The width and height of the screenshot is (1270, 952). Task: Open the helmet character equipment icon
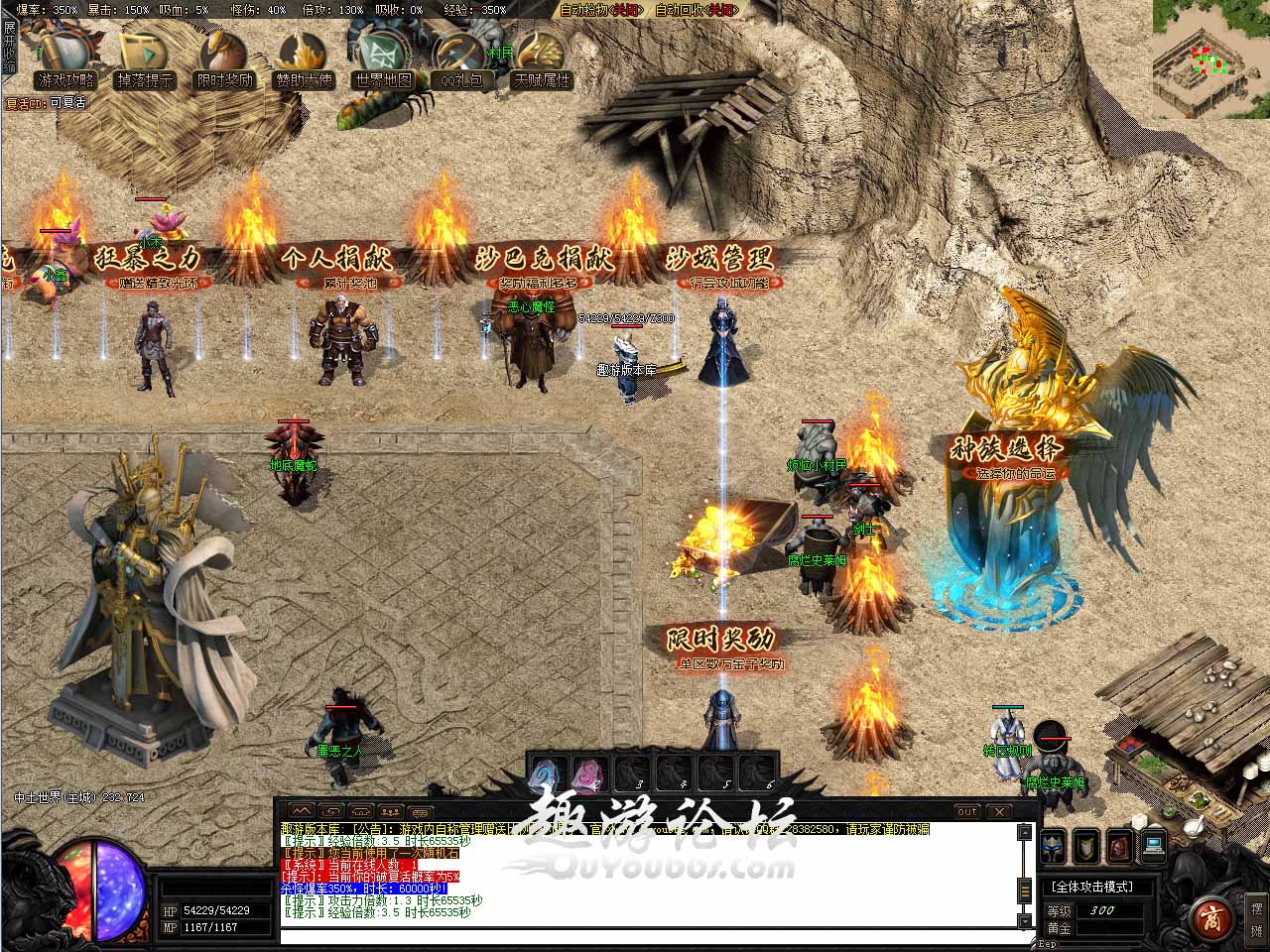pos(1053,846)
